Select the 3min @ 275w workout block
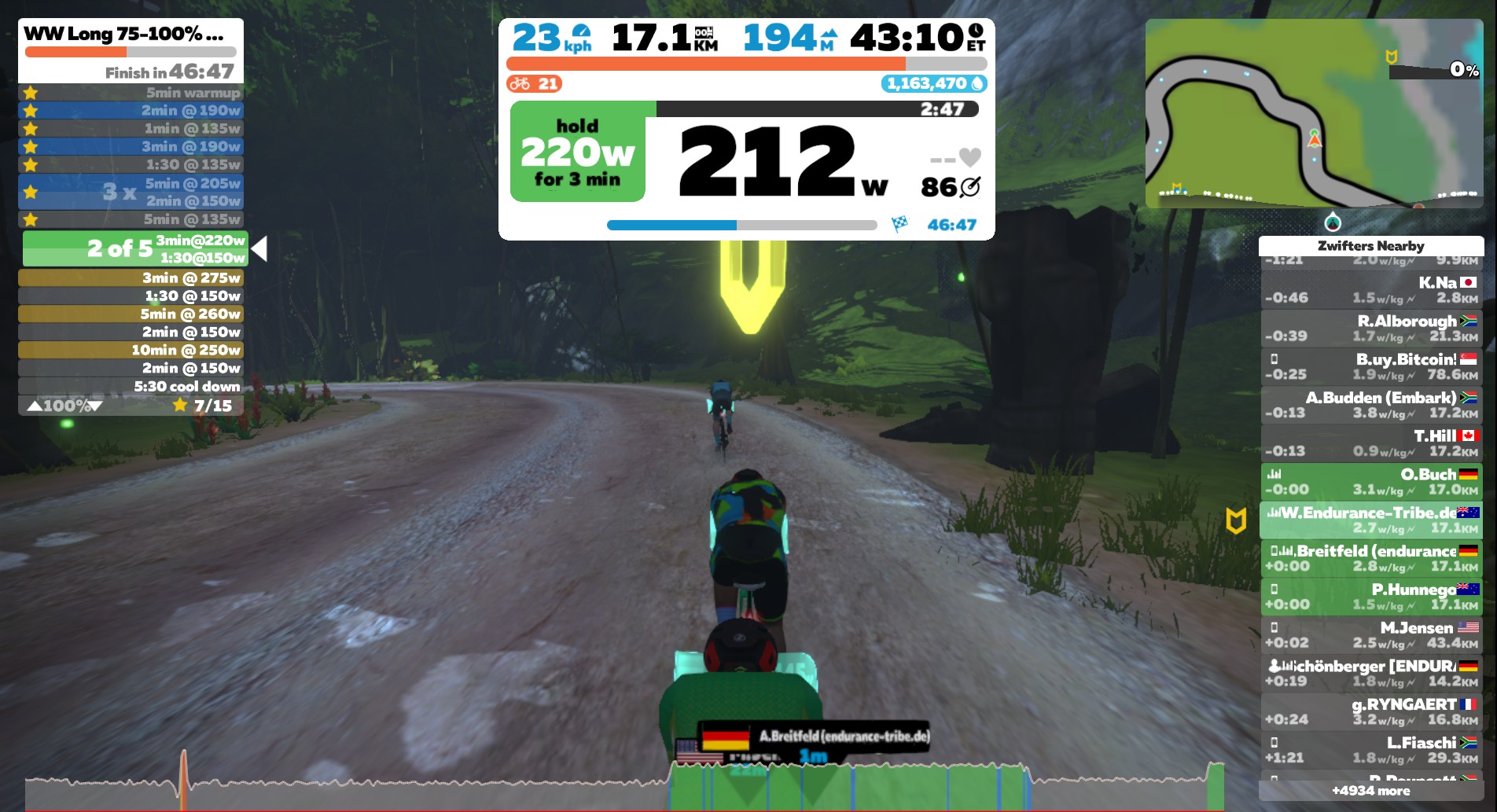This screenshot has width=1497, height=812. pyautogui.click(x=131, y=277)
